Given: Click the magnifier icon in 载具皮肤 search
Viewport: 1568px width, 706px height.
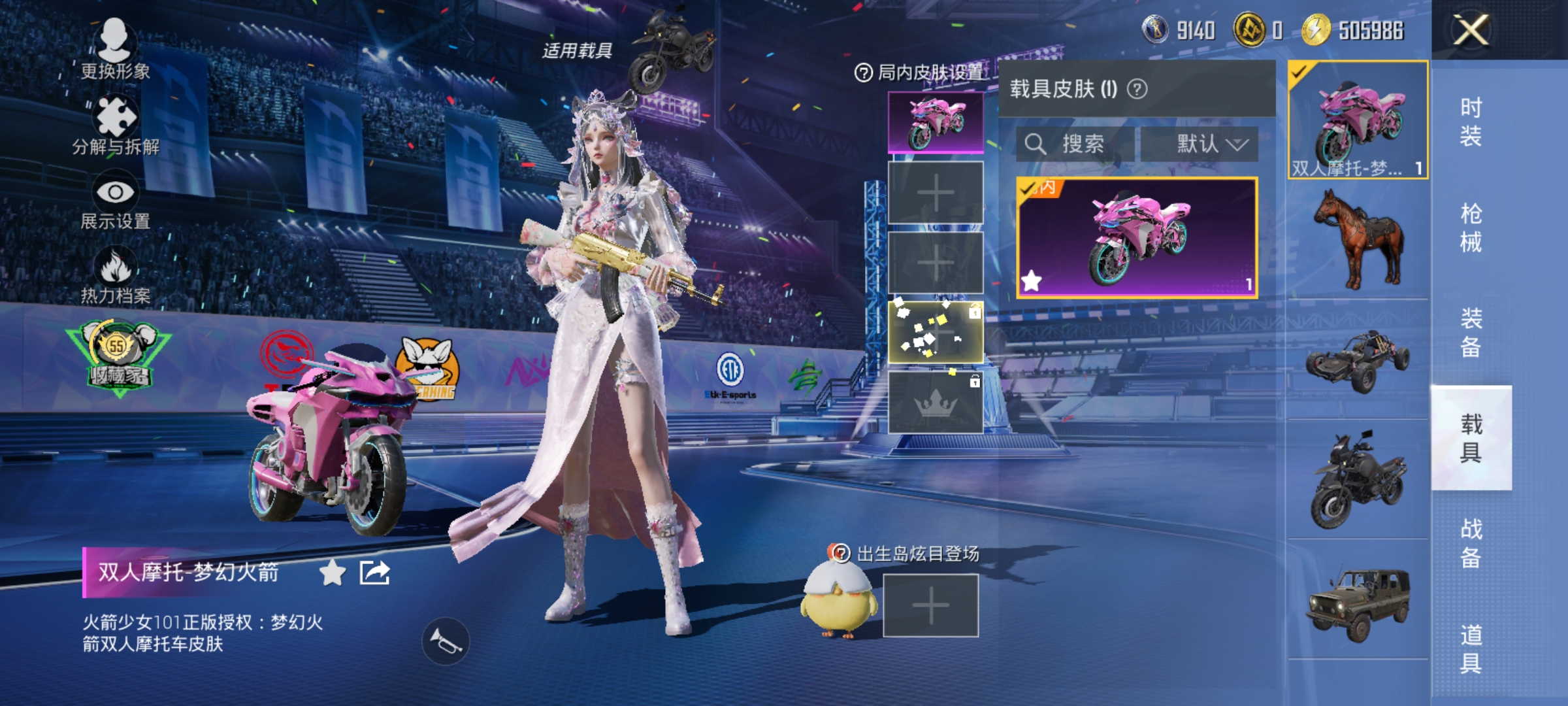Looking at the screenshot, I should pos(1037,144).
